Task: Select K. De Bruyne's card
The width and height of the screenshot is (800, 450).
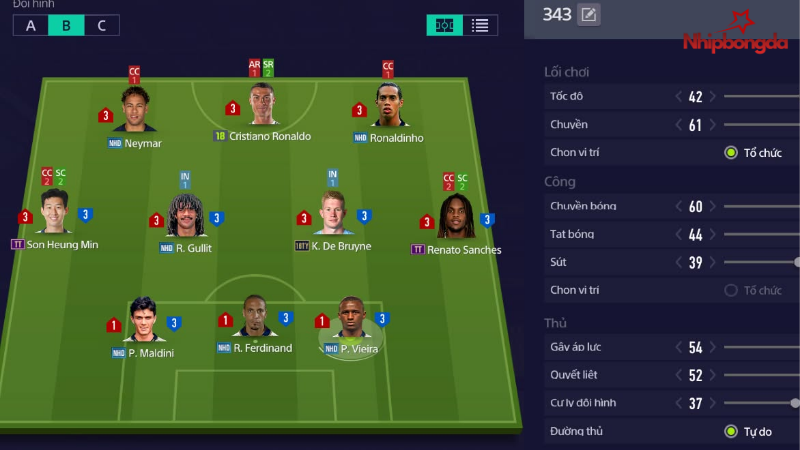Action: 331,215
